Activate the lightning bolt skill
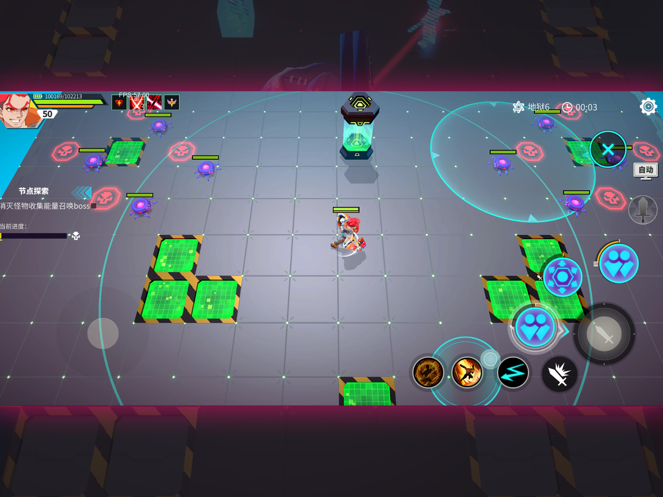This screenshot has height=497, width=663. pos(513,373)
